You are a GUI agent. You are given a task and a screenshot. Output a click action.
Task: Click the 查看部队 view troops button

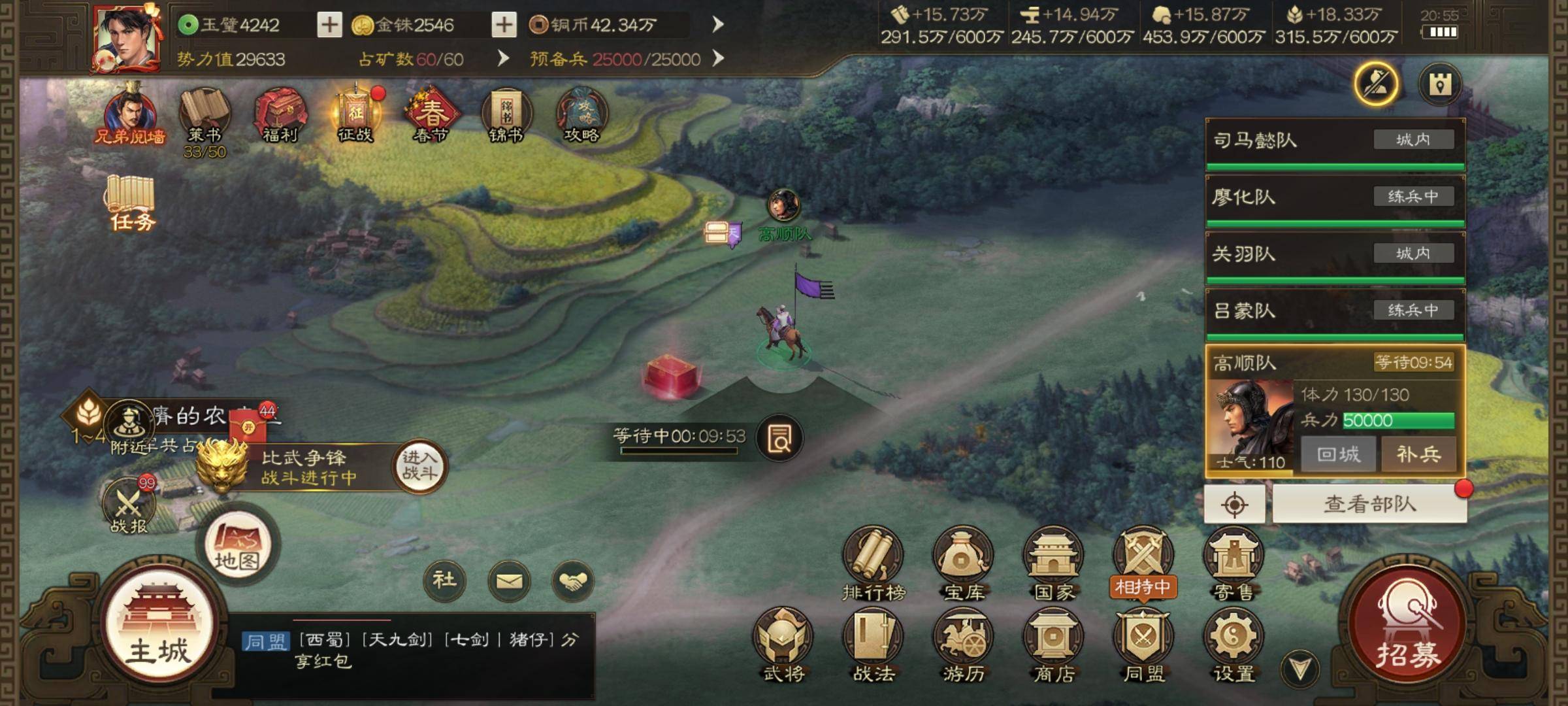point(1369,504)
